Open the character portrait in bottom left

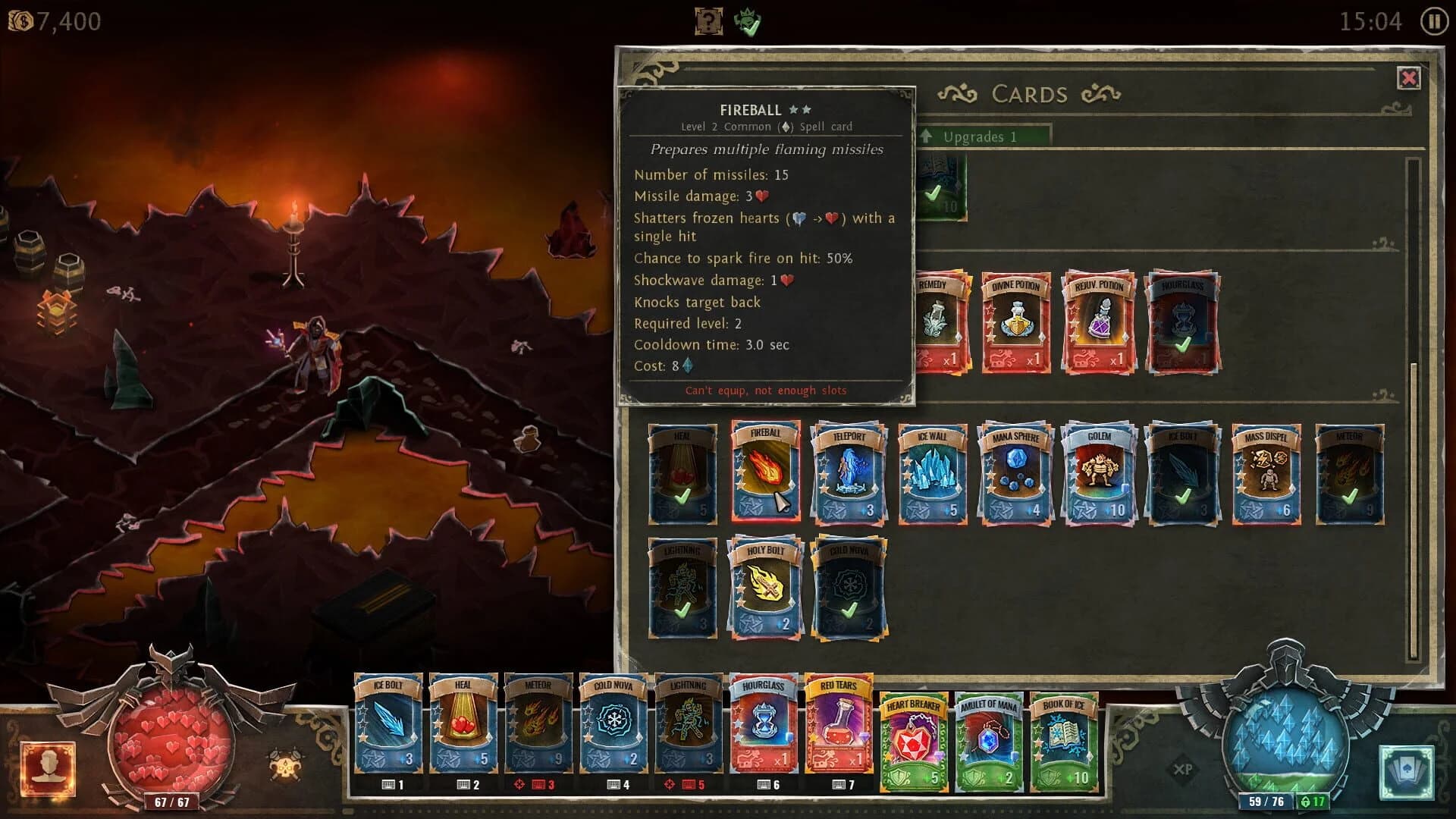point(47,767)
